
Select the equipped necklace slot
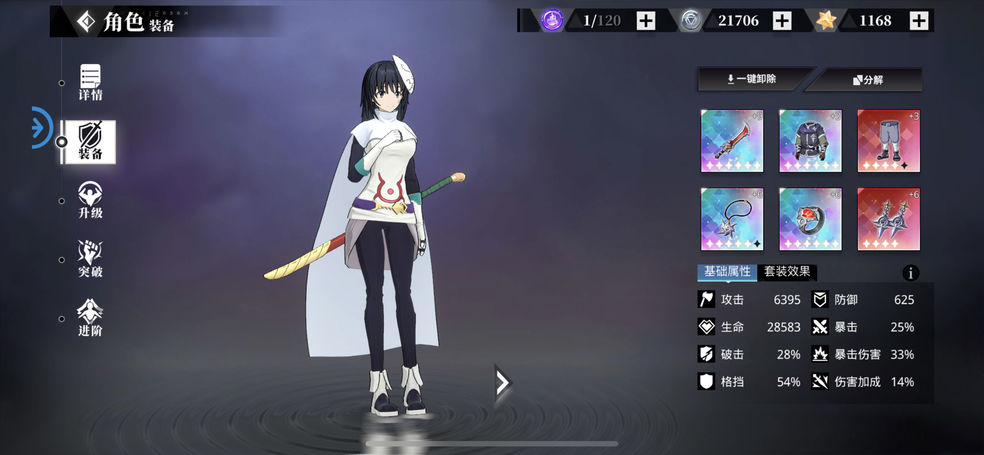tap(732, 219)
